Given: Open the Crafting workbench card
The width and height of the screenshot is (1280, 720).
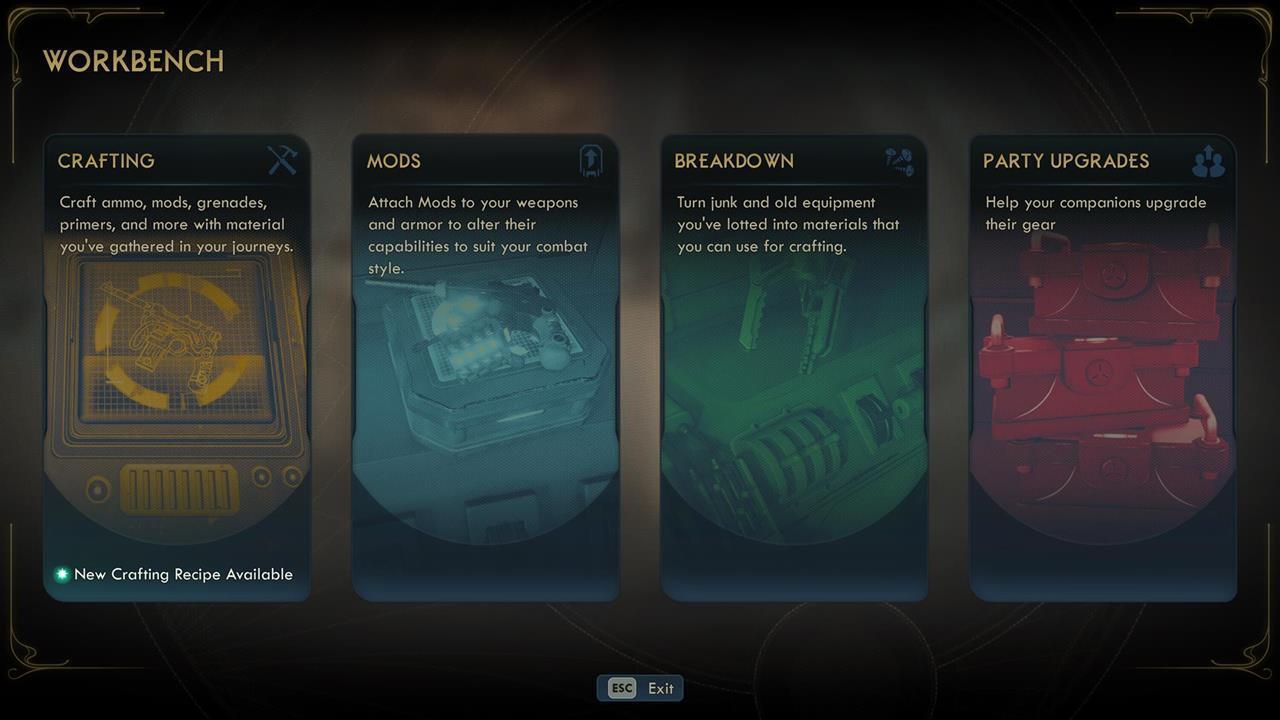Looking at the screenshot, I should click(177, 368).
